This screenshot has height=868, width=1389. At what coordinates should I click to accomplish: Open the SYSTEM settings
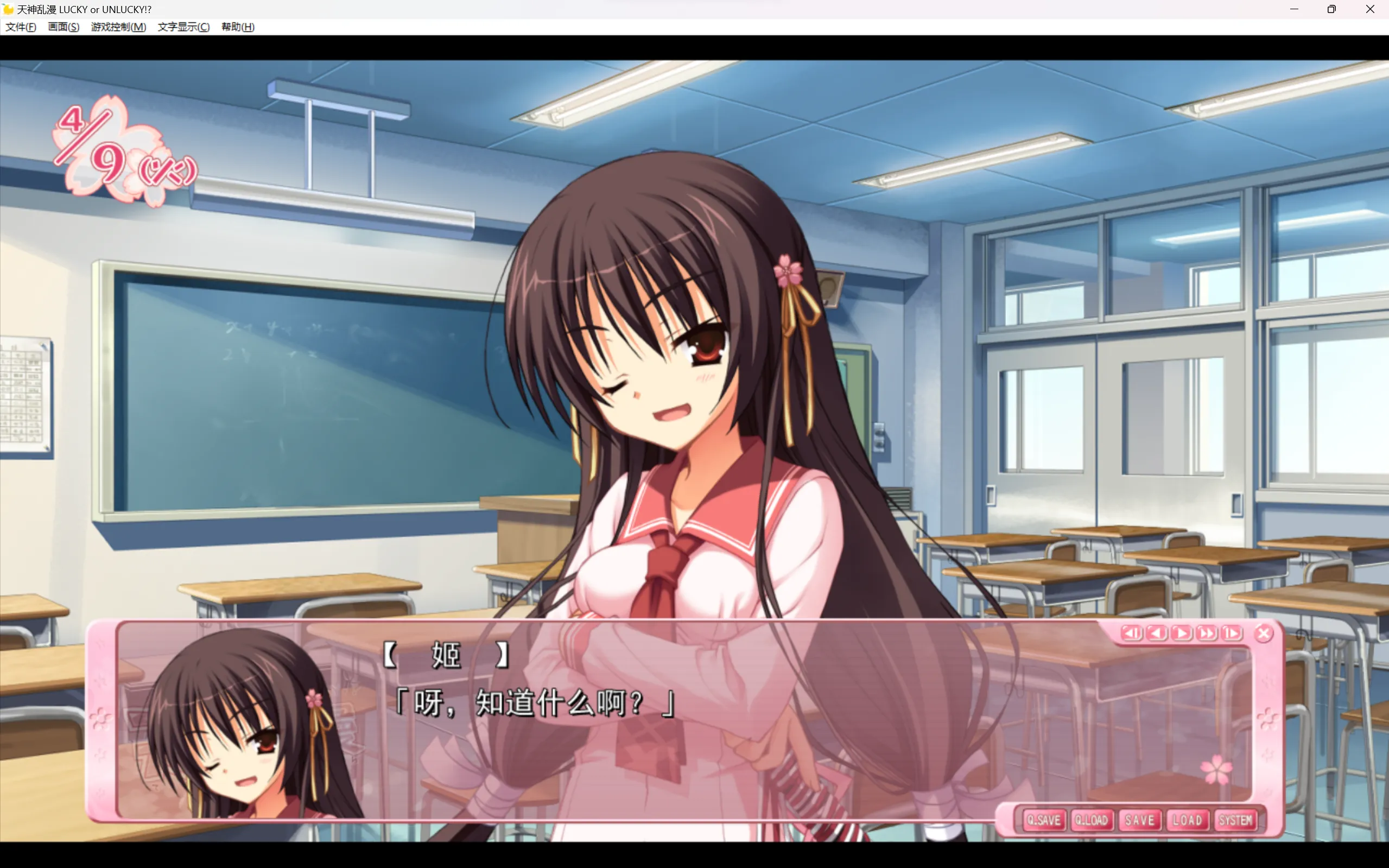[1235, 820]
